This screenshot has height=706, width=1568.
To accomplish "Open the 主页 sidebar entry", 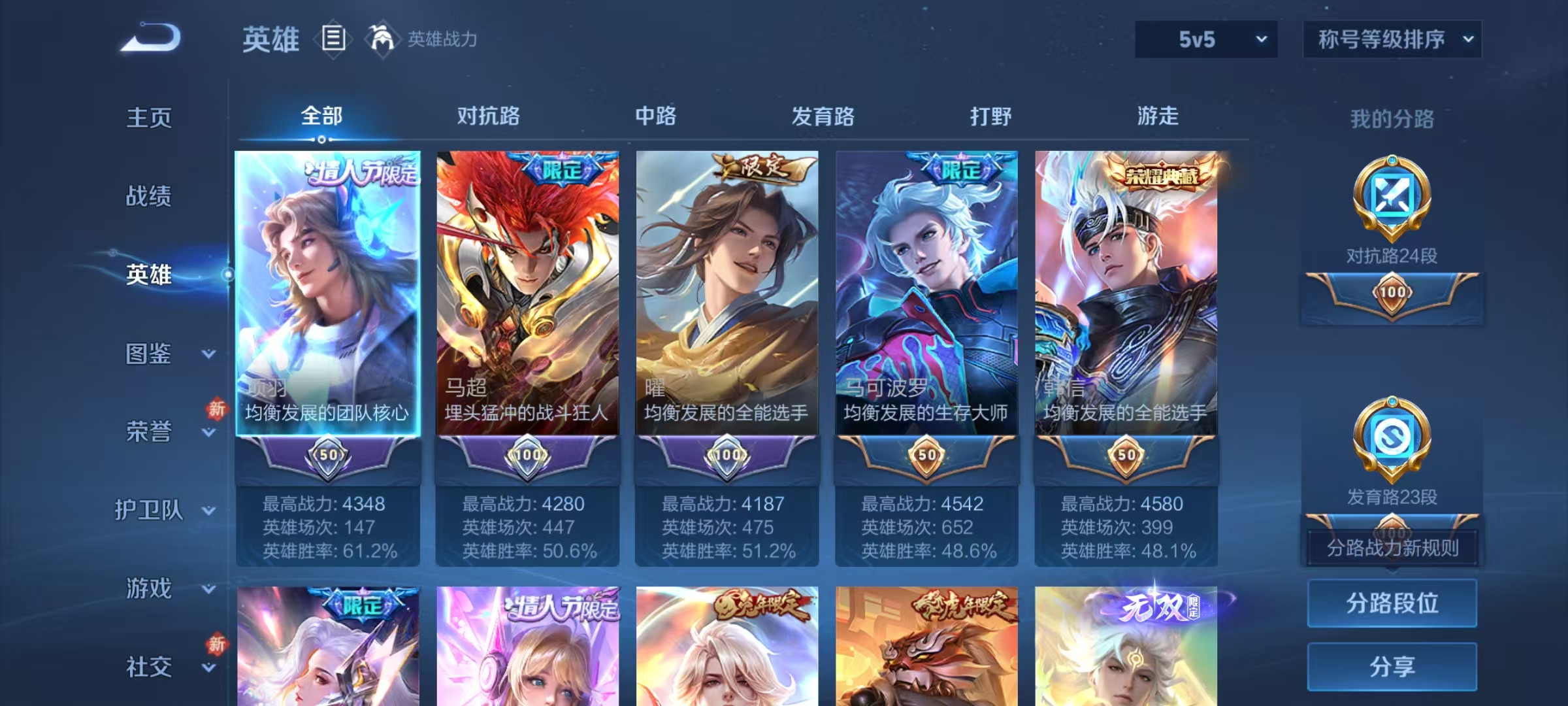I will (x=149, y=118).
